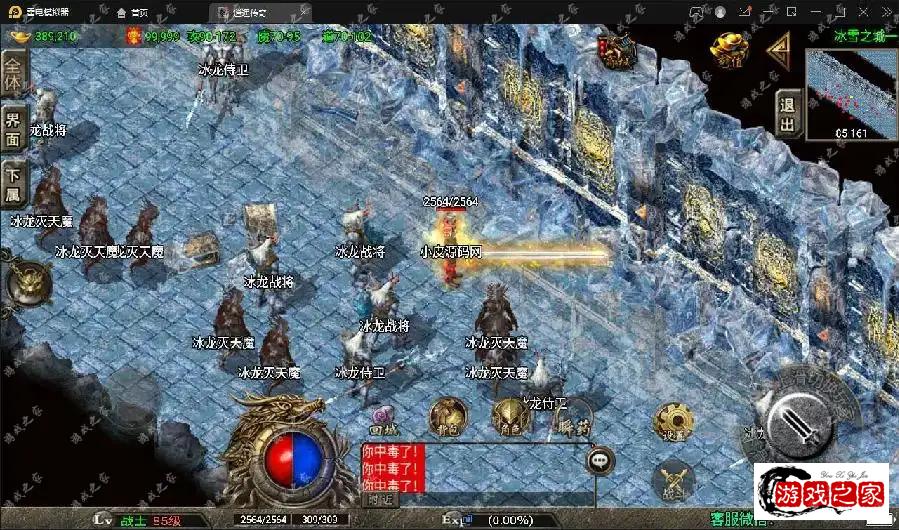
Task: Open the chat speech bubble button
Action: (x=601, y=461)
